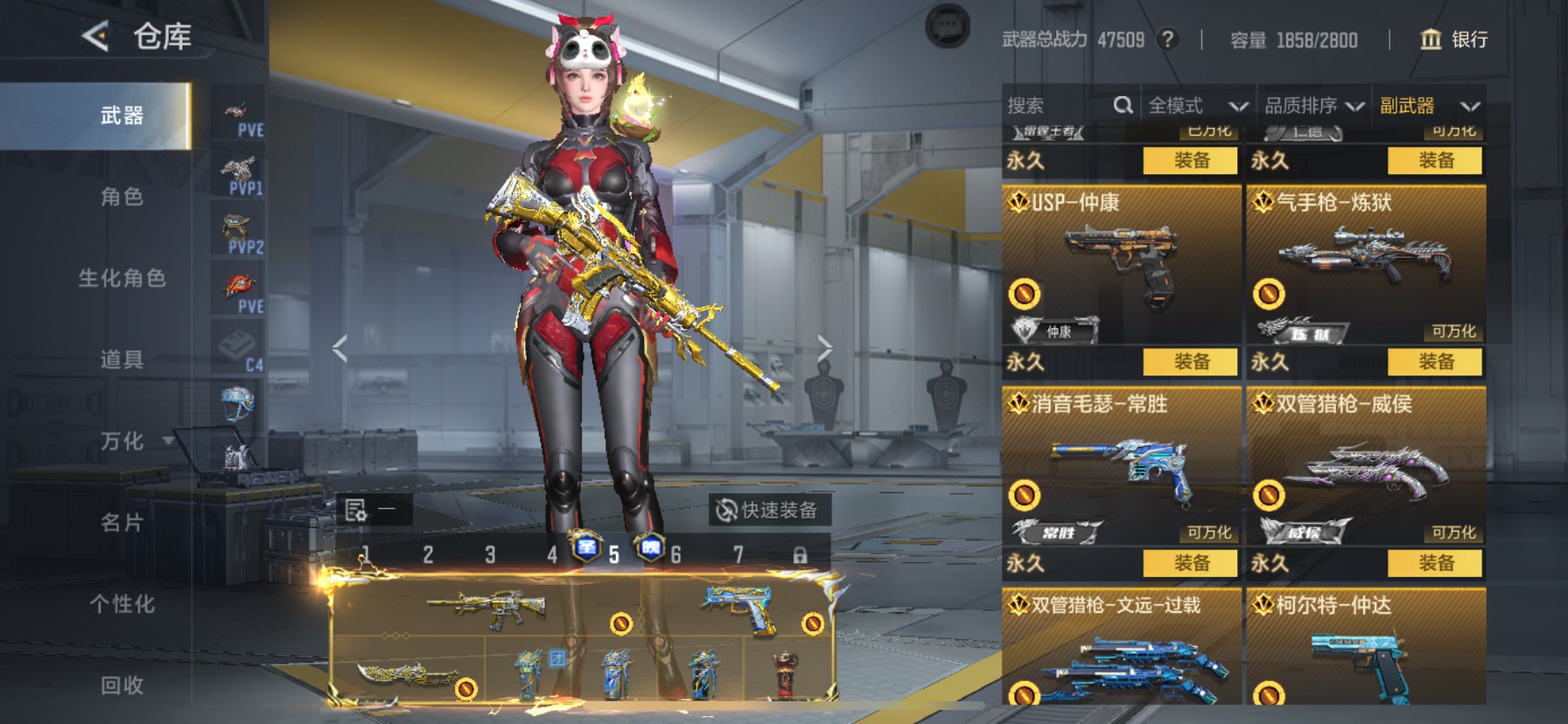Show help for 武器总战力
The width and height of the screenshot is (1568, 724).
click(1167, 39)
